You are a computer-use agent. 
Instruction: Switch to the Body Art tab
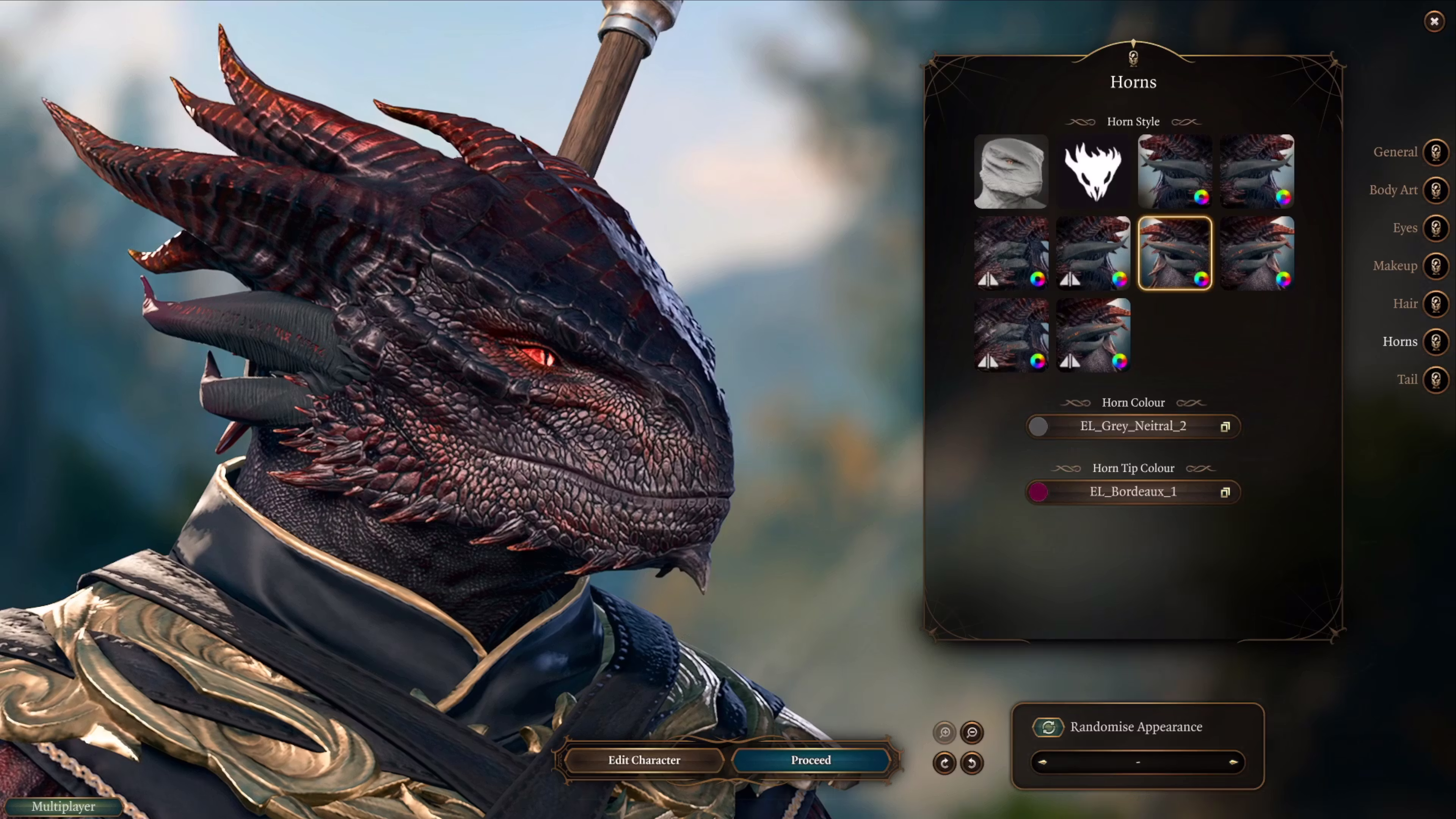click(1436, 190)
